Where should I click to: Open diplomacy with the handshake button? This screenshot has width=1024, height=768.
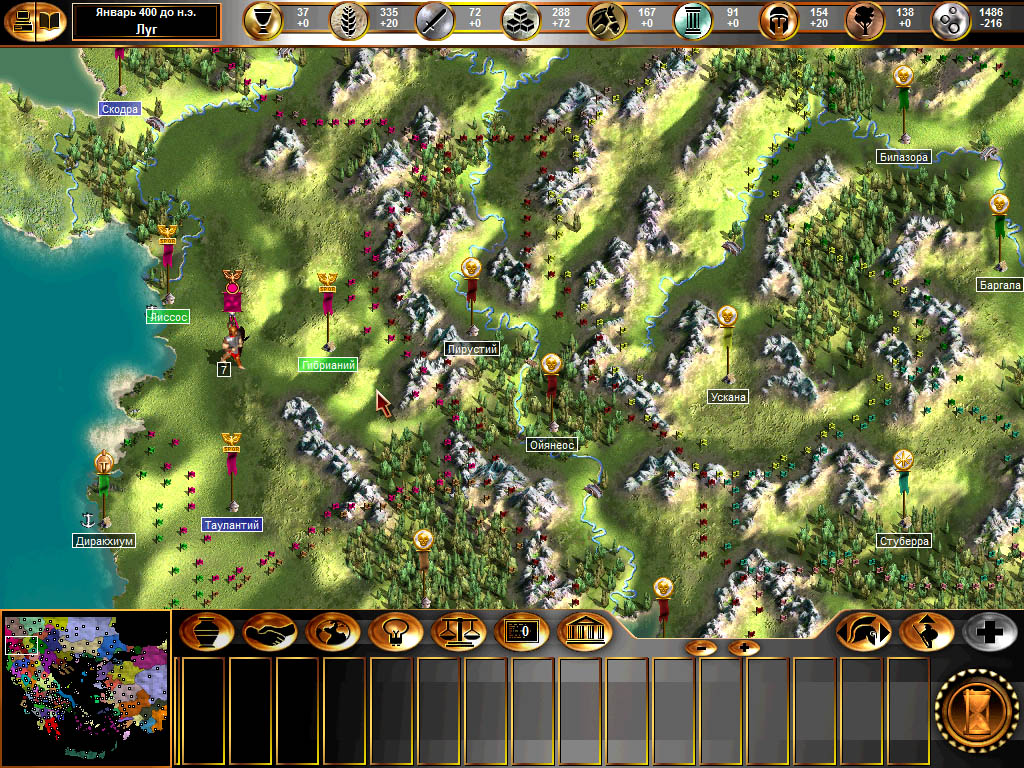tap(270, 632)
